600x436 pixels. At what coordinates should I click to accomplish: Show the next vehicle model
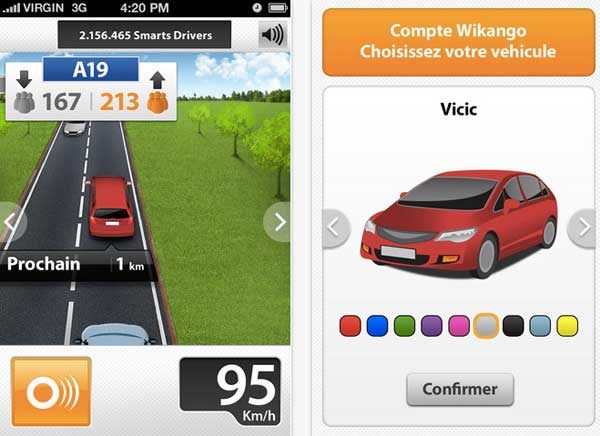click(583, 228)
